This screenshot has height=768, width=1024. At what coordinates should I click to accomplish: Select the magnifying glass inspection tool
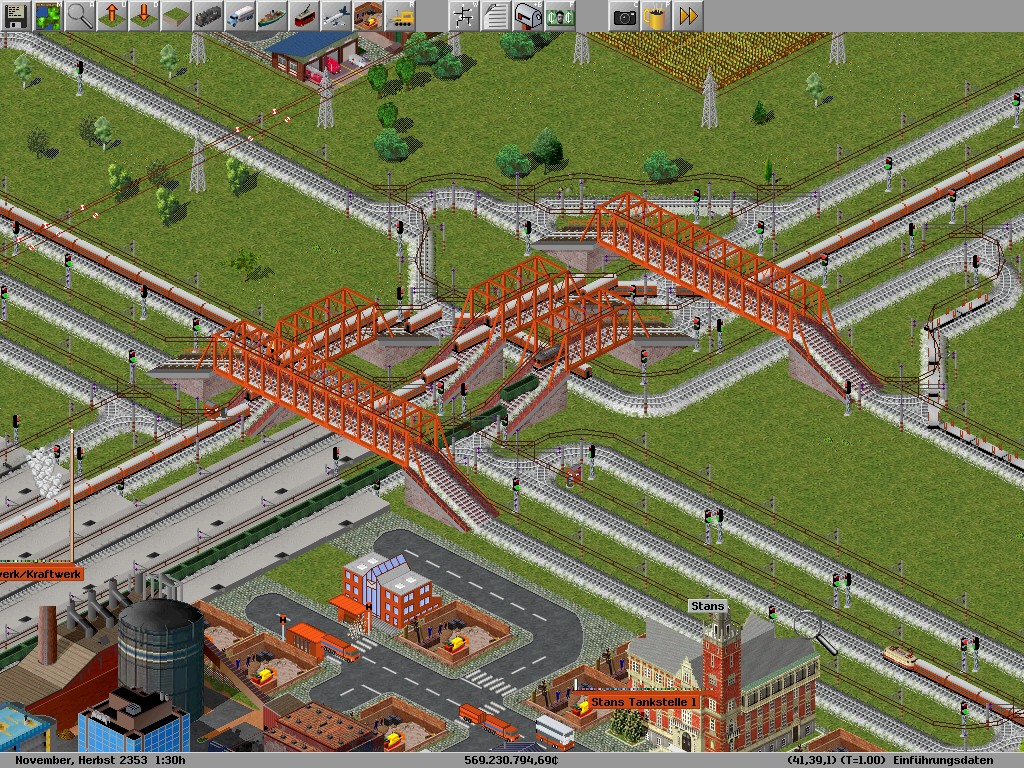pos(80,16)
